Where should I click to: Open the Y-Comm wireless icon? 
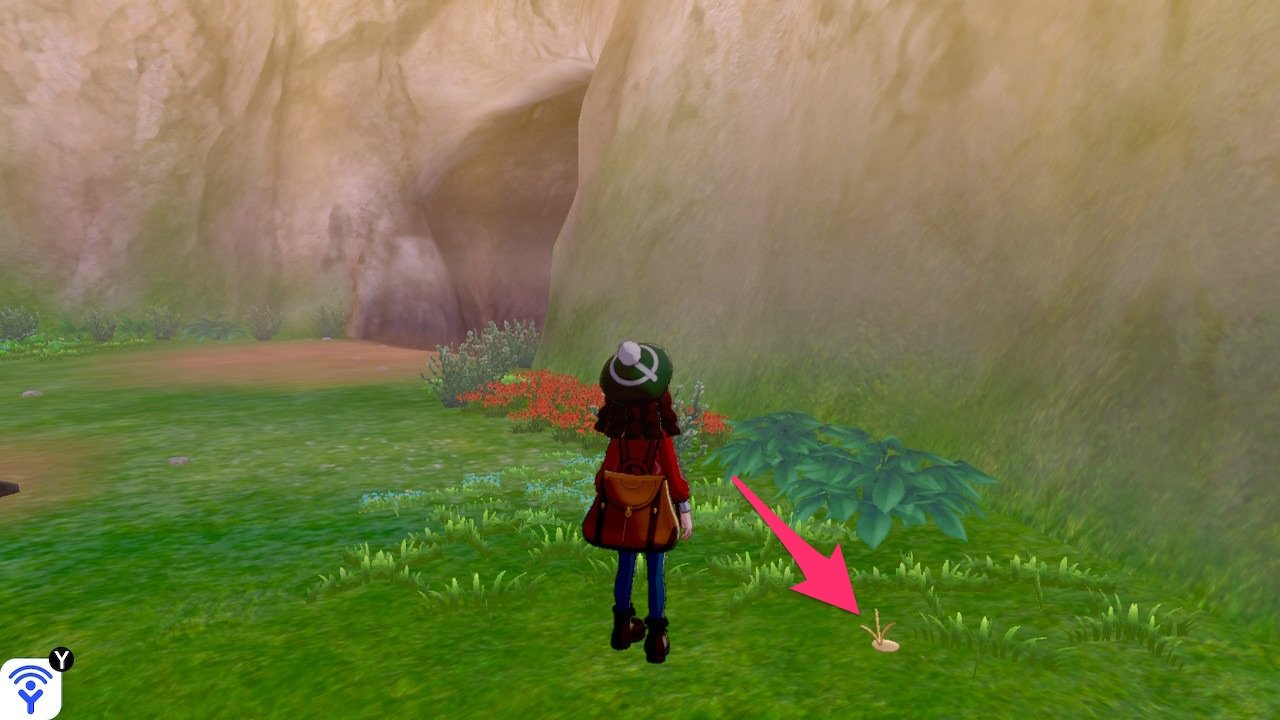30,688
